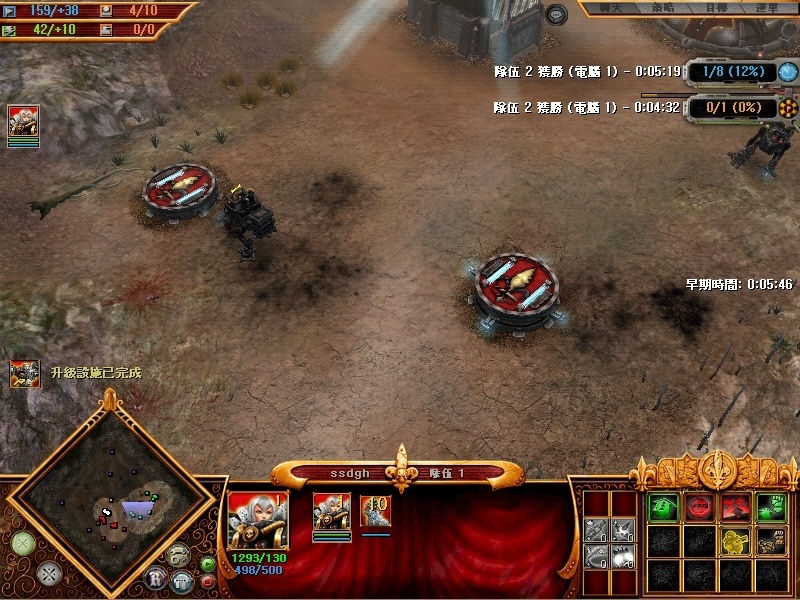This screenshot has height=600, width=800.
Task: Click the upgrade complete notification portrait
Action: pos(25,374)
